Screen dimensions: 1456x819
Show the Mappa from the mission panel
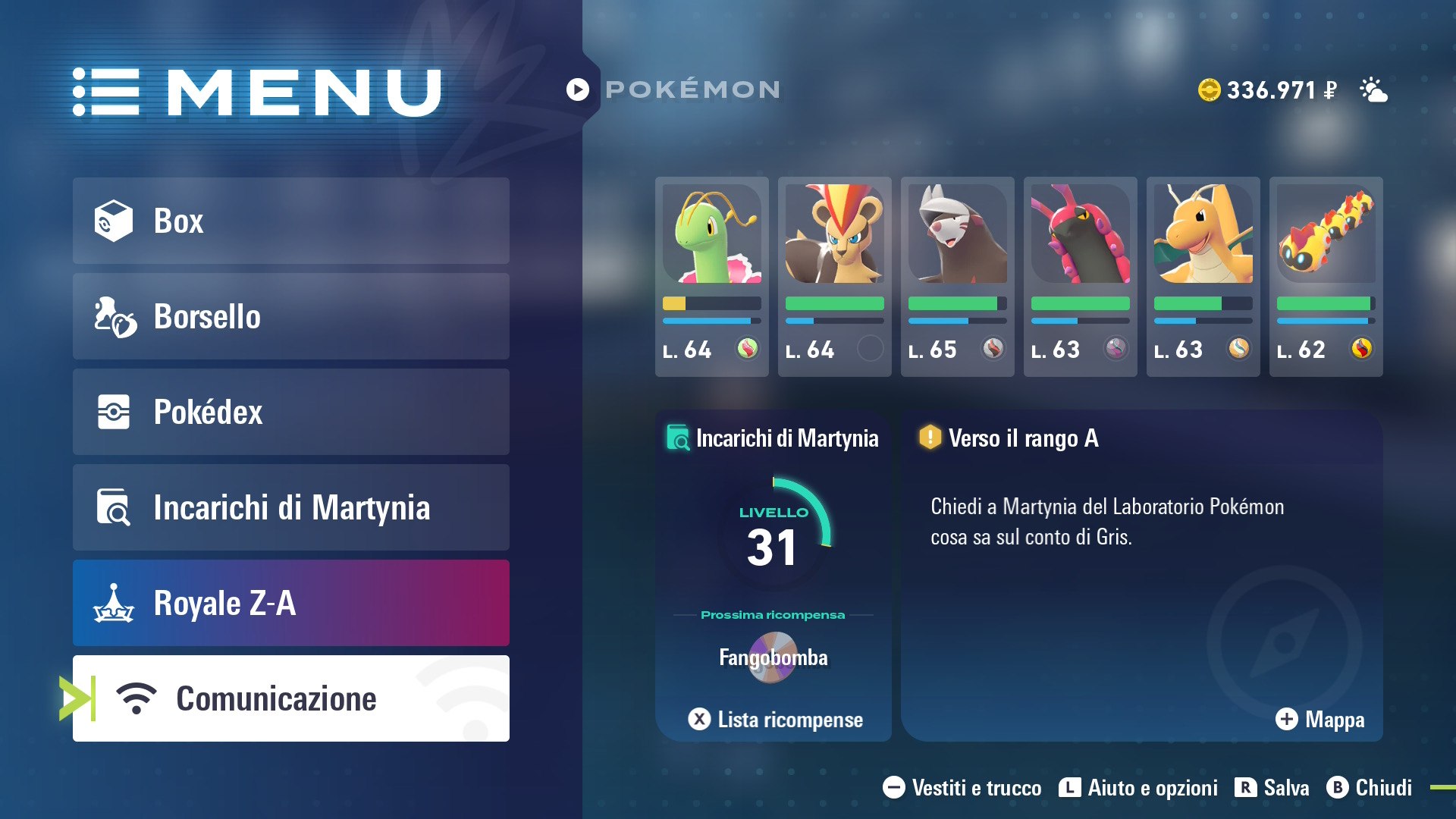tap(1319, 719)
